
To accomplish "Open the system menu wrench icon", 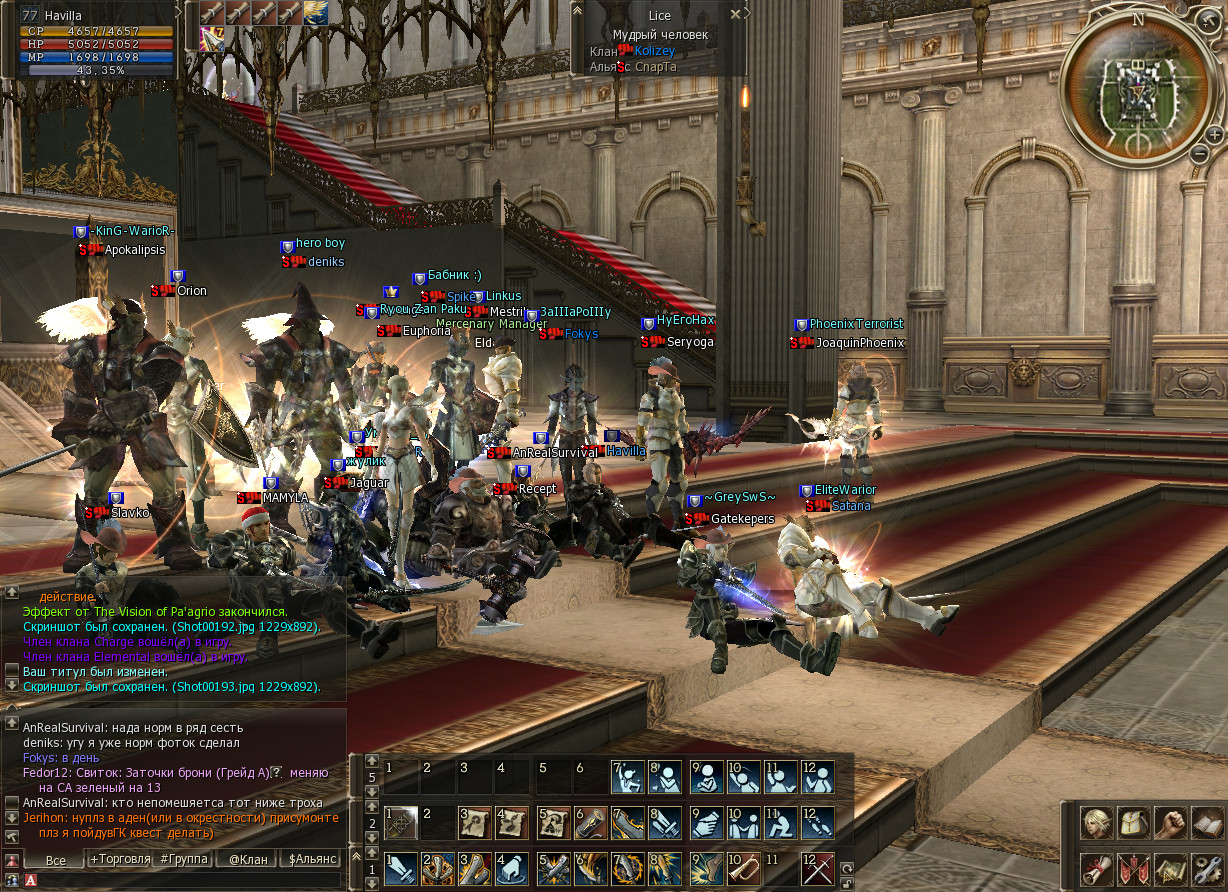I will click(x=1206, y=868).
